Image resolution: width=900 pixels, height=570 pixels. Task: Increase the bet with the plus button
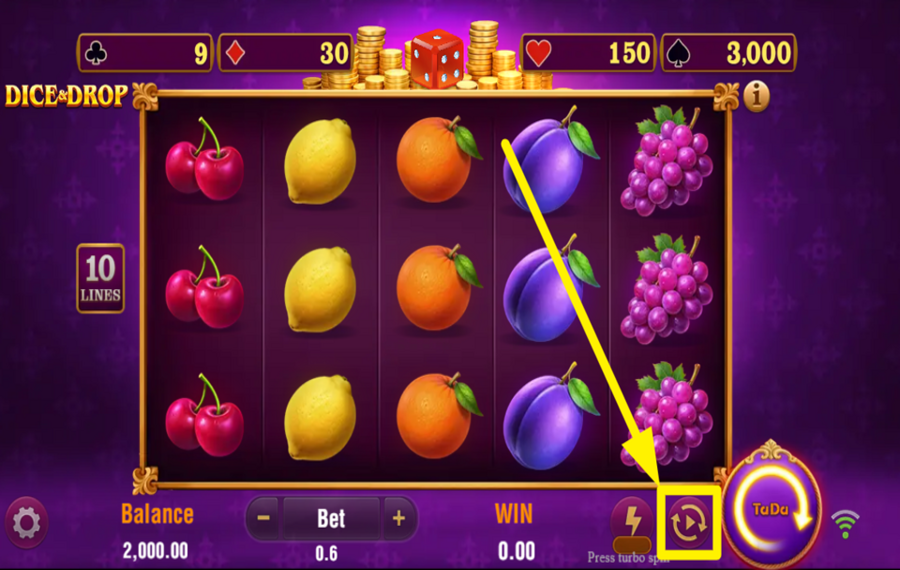click(398, 518)
